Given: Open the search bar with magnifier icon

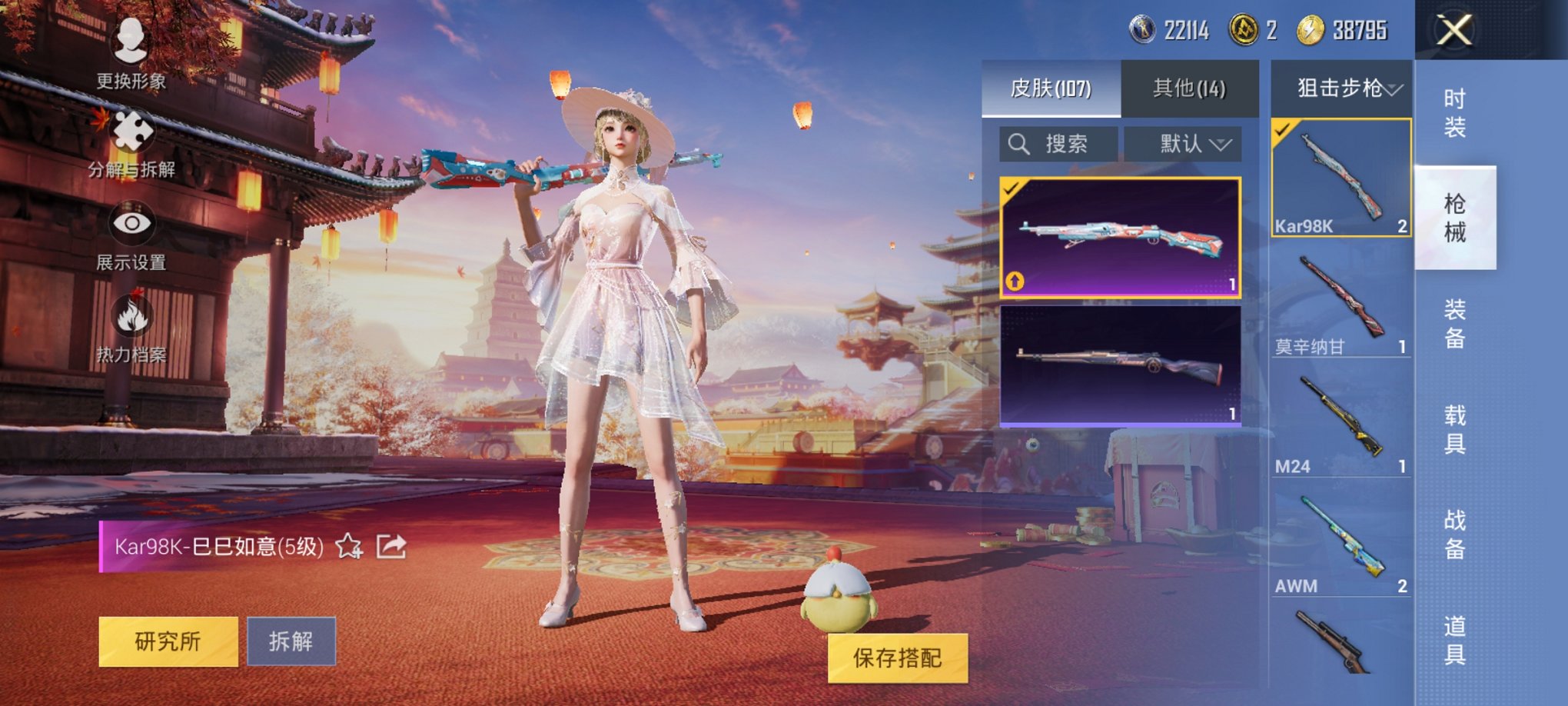Looking at the screenshot, I should pos(1020,143).
